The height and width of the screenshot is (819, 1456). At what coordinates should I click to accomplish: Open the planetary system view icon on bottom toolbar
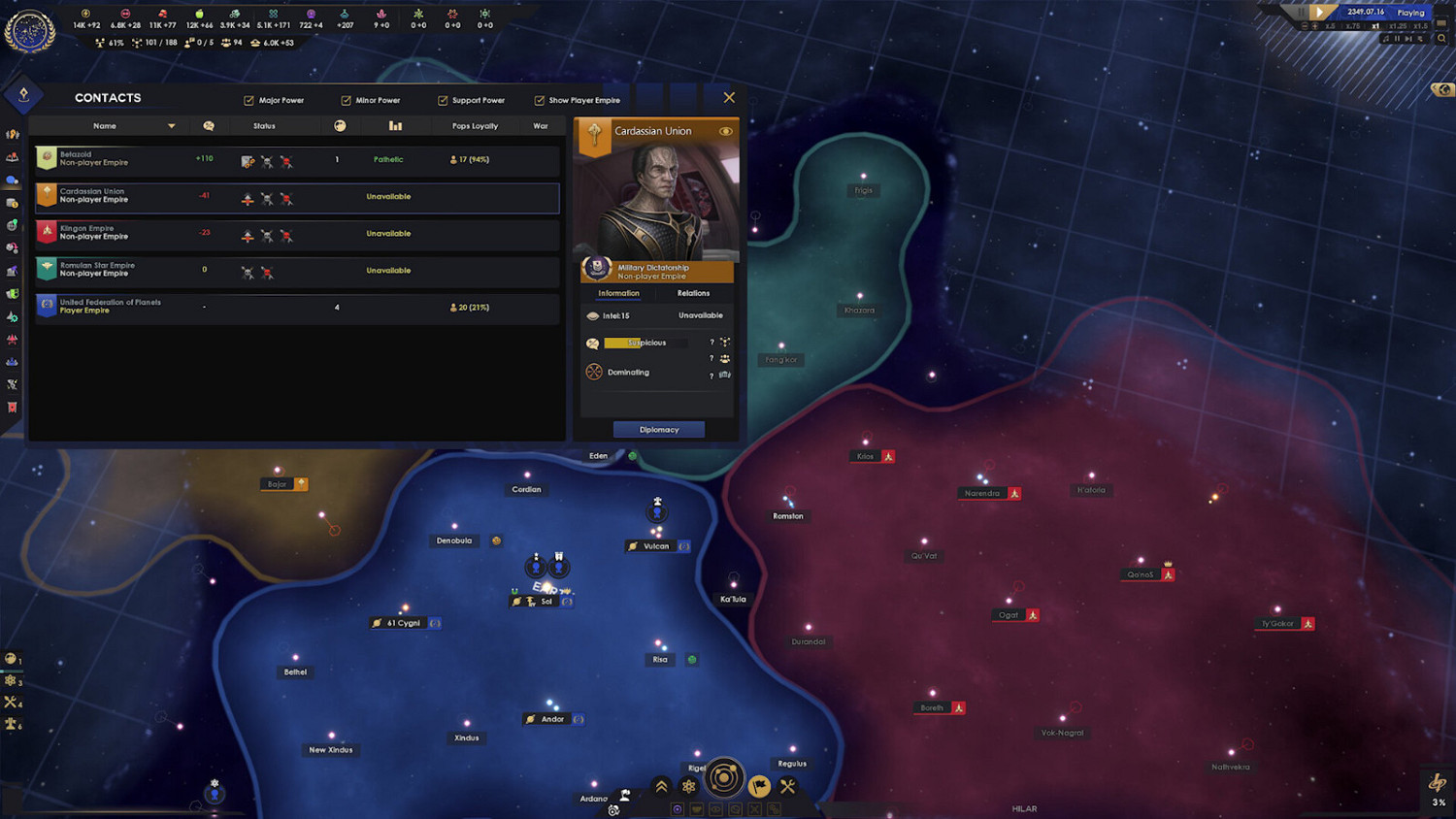[725, 776]
